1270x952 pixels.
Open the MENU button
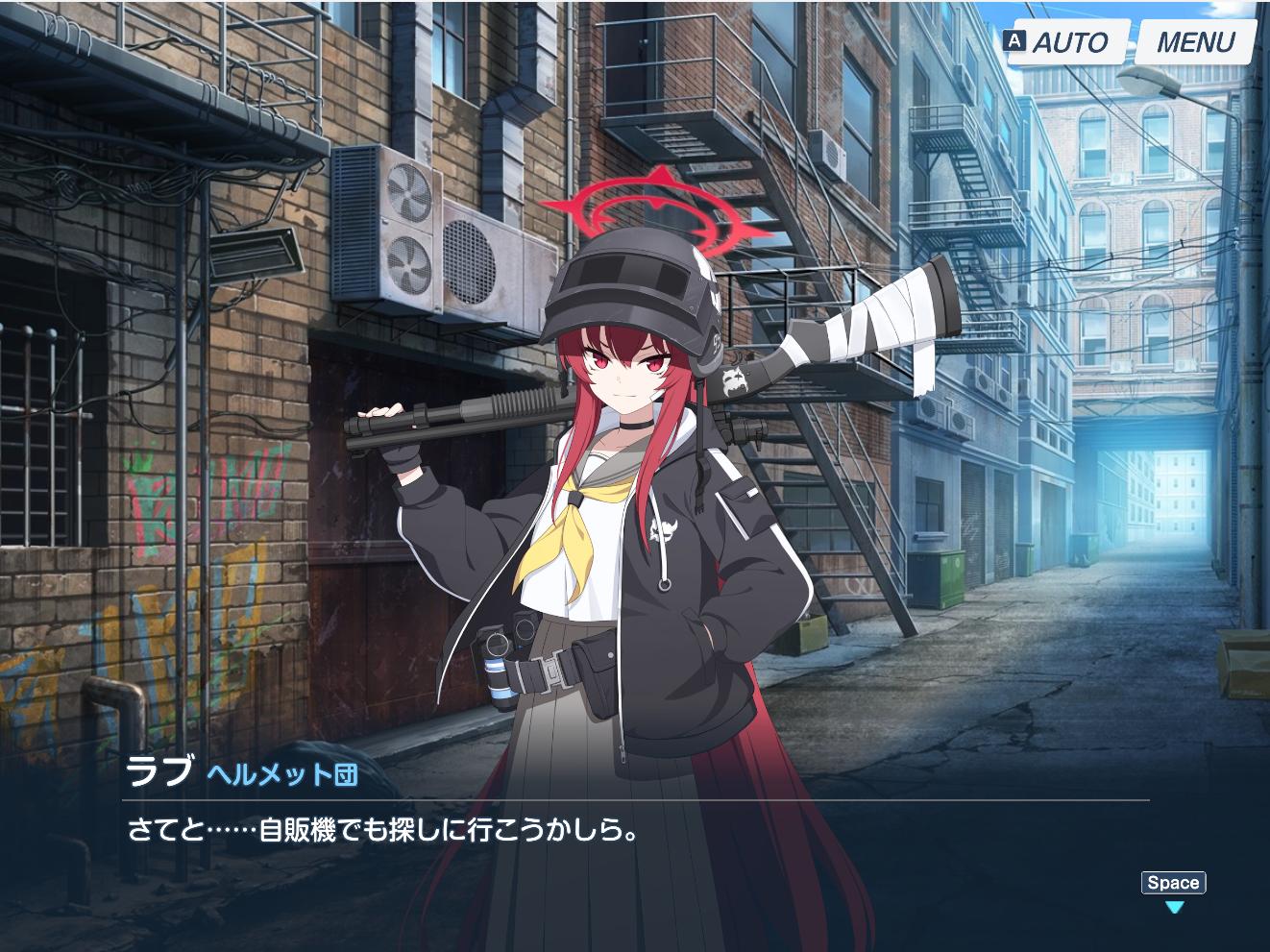click(x=1195, y=42)
